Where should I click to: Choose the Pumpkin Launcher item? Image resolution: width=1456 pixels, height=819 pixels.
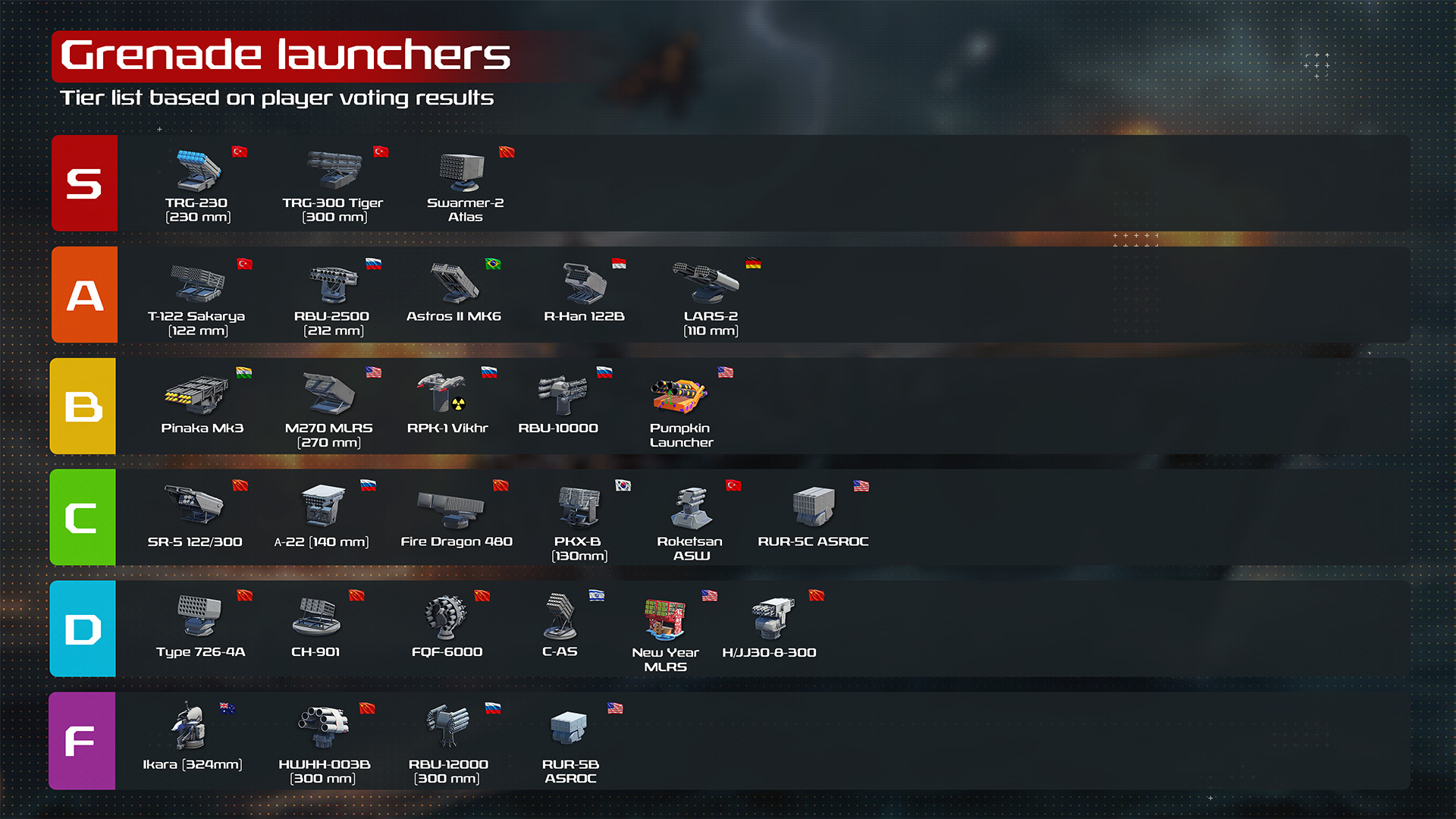679,396
